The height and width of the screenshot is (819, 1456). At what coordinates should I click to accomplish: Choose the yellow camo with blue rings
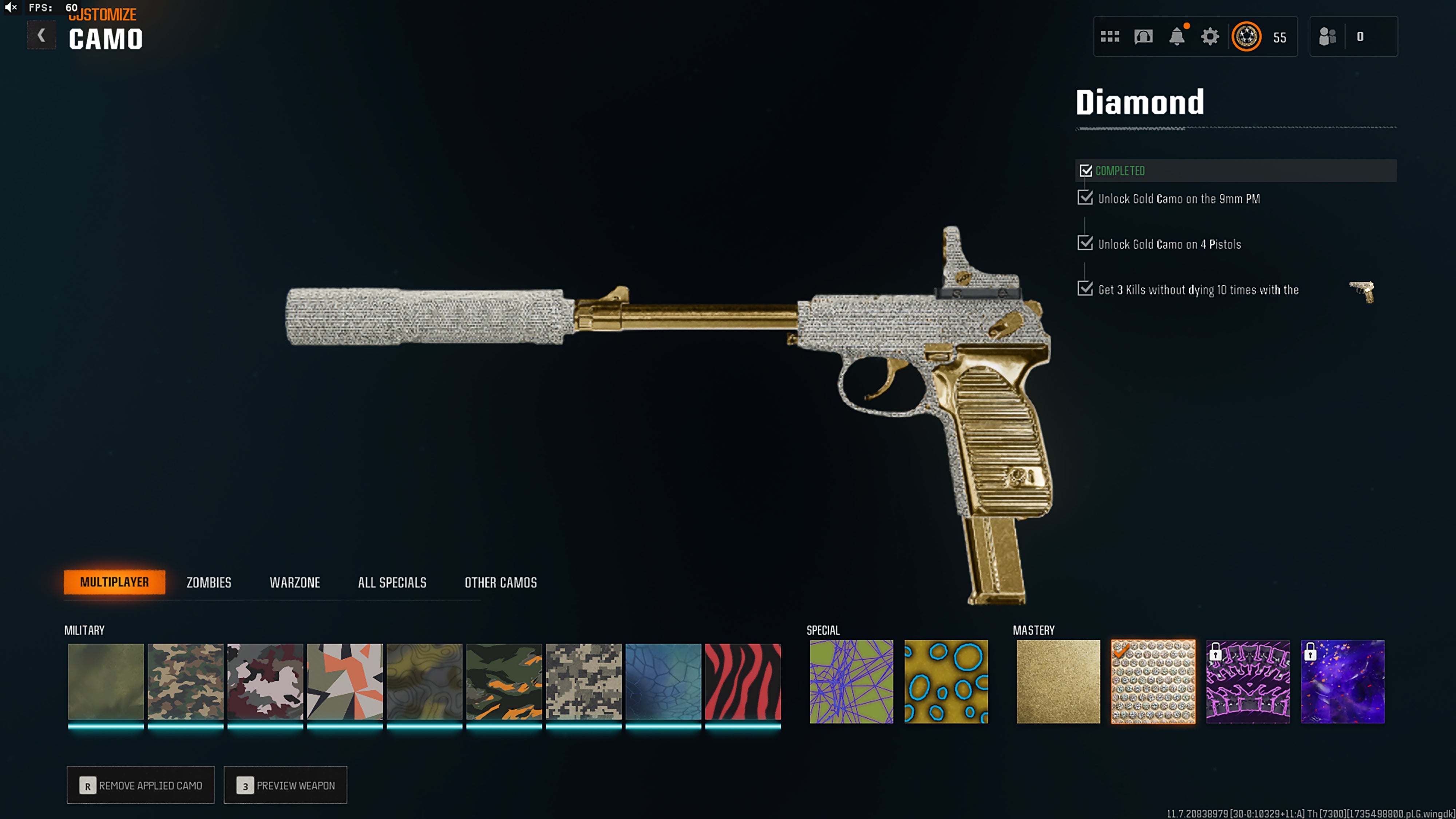[x=946, y=681]
